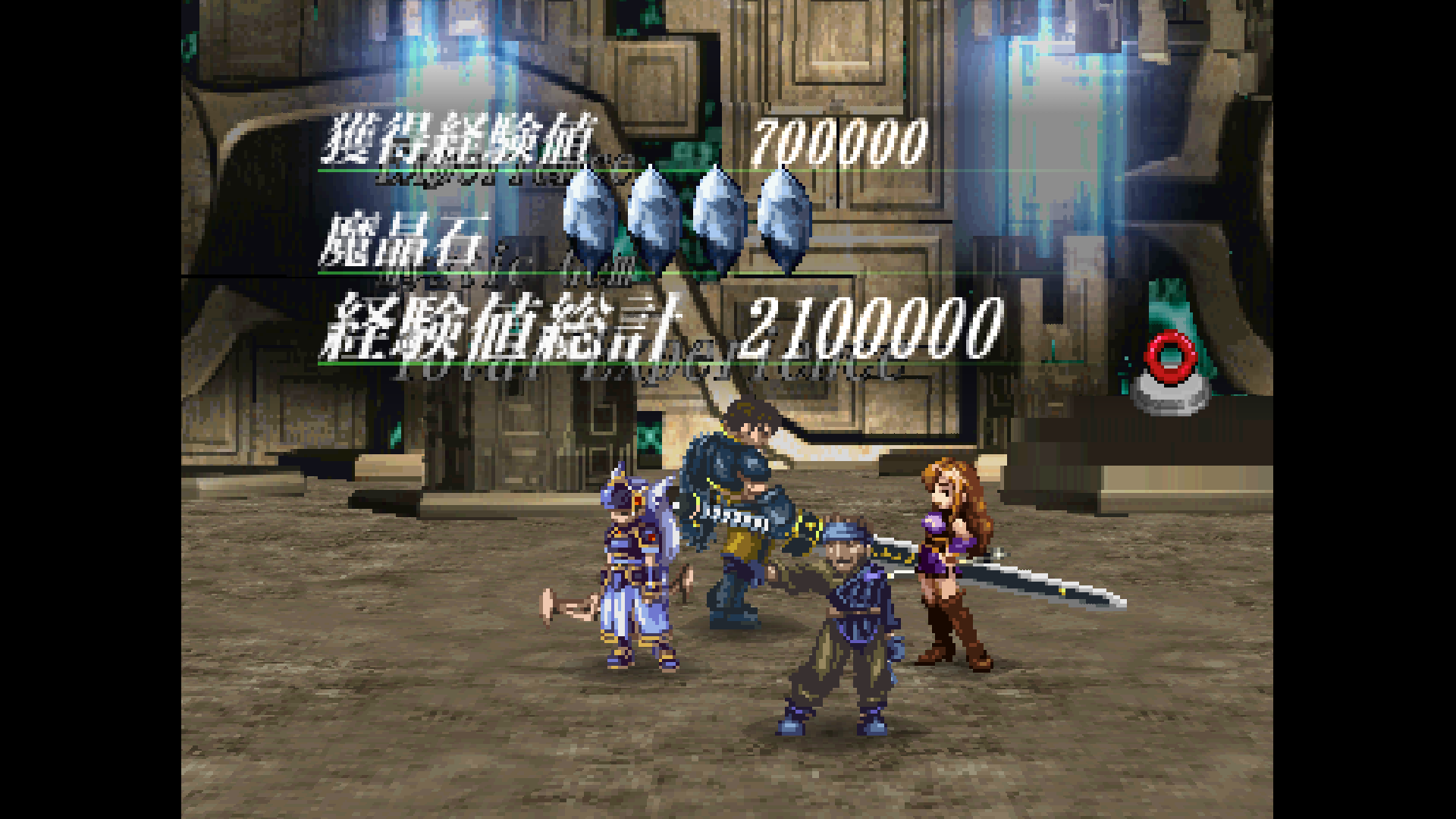Image resolution: width=1456 pixels, height=819 pixels.
Task: Click the 魔晶石 magic stone label
Action: 402,243
